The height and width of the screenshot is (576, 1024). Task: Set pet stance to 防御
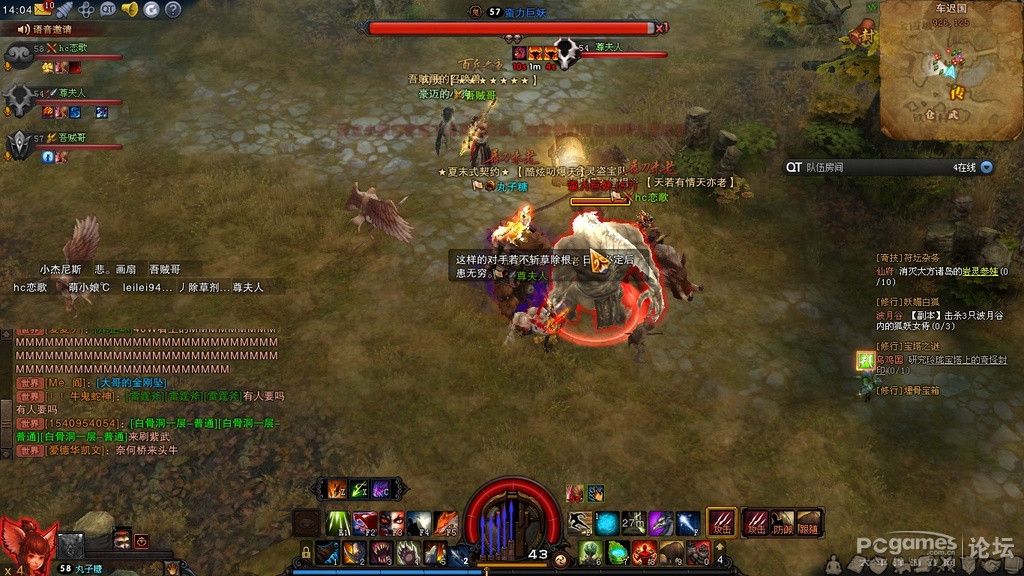click(783, 523)
